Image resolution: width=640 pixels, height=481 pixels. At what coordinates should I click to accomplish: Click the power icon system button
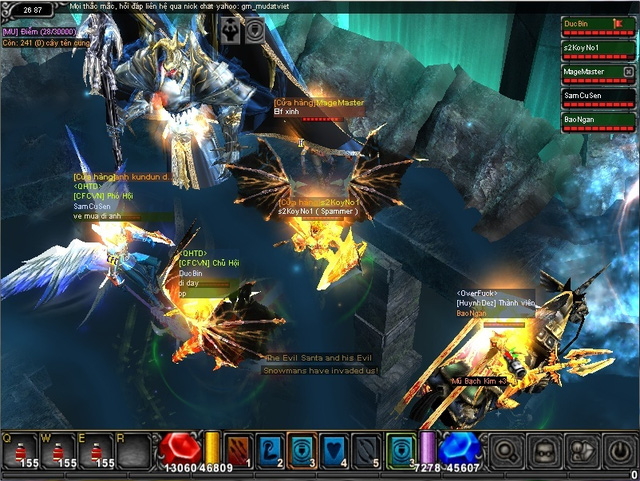pos(620,452)
